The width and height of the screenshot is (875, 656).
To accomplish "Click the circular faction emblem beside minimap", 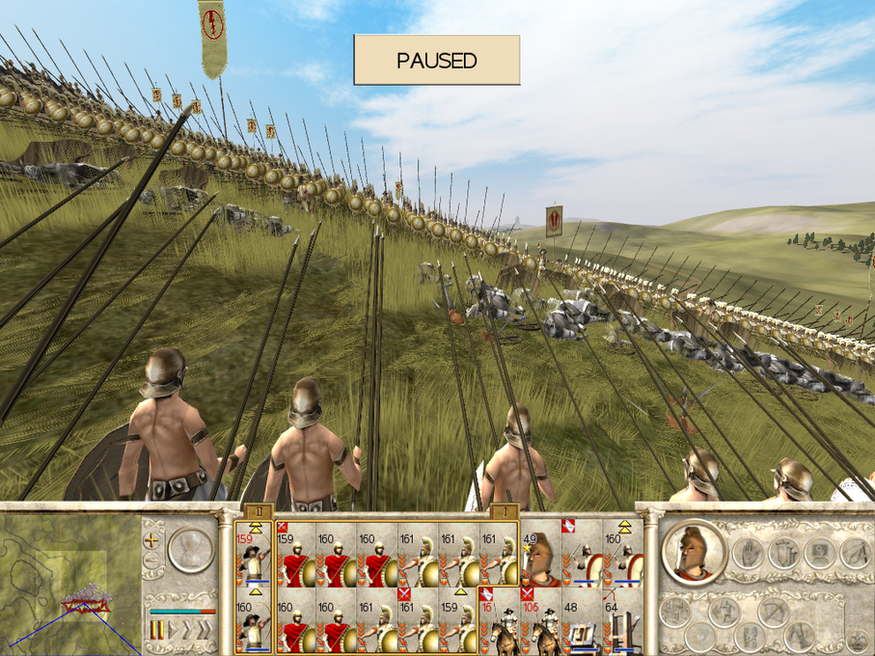I will click(190, 549).
